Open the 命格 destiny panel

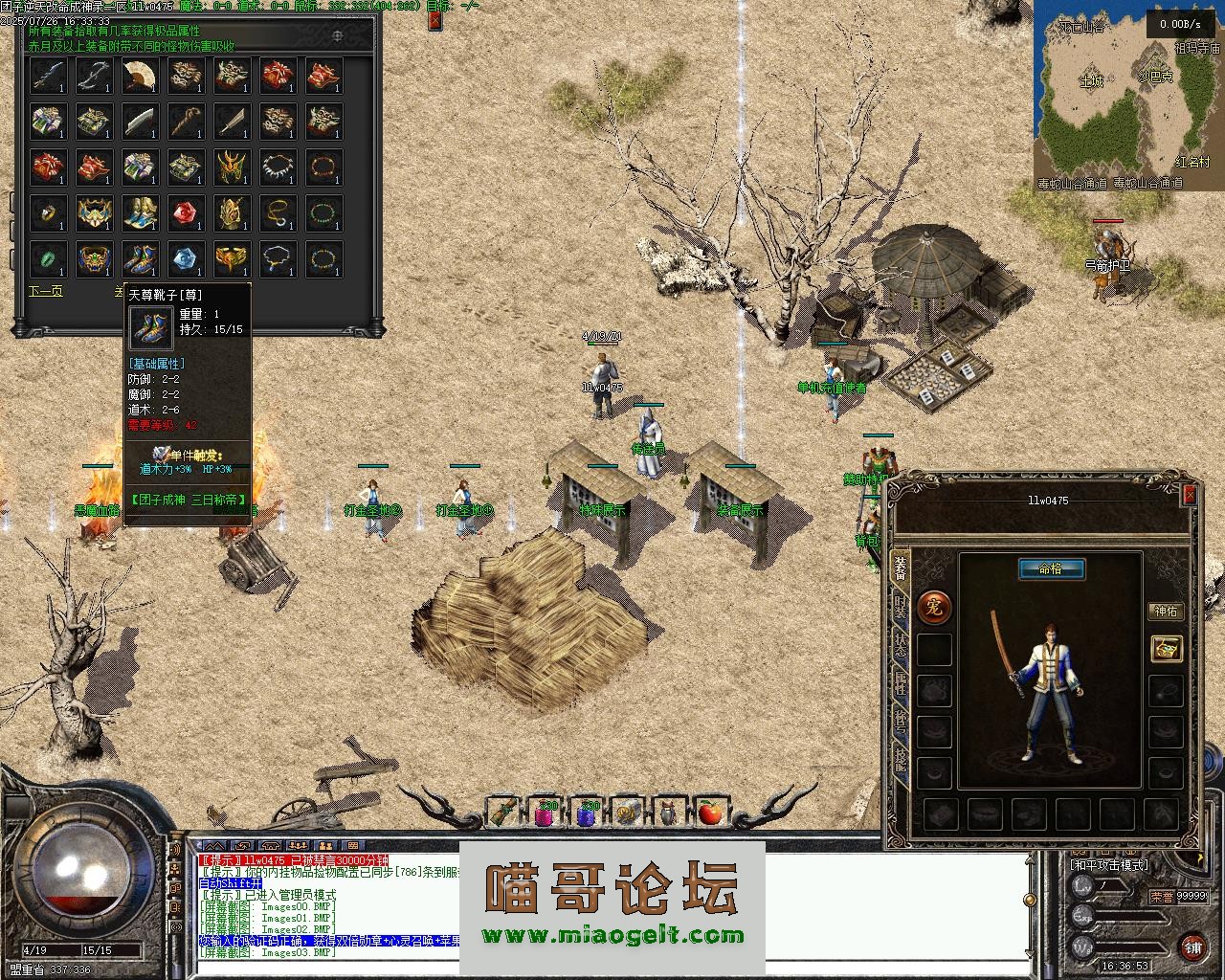tap(1050, 569)
